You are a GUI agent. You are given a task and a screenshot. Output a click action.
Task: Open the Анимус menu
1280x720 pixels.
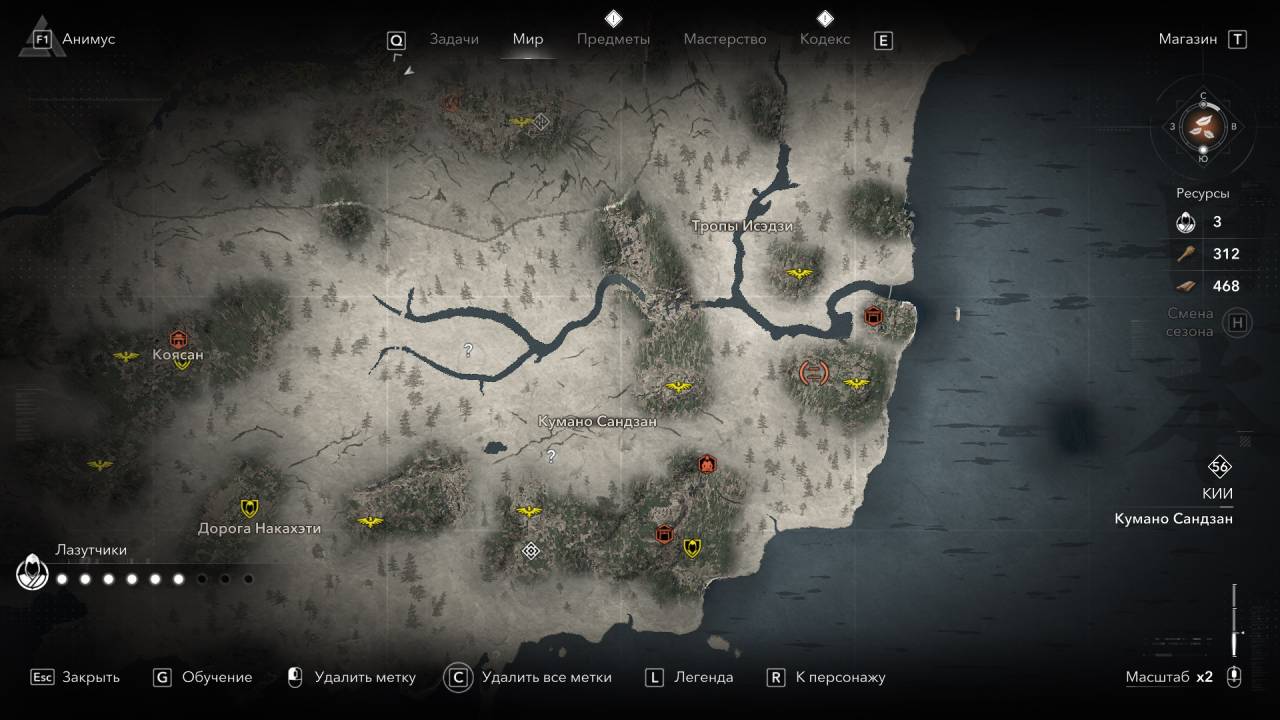[x=88, y=39]
